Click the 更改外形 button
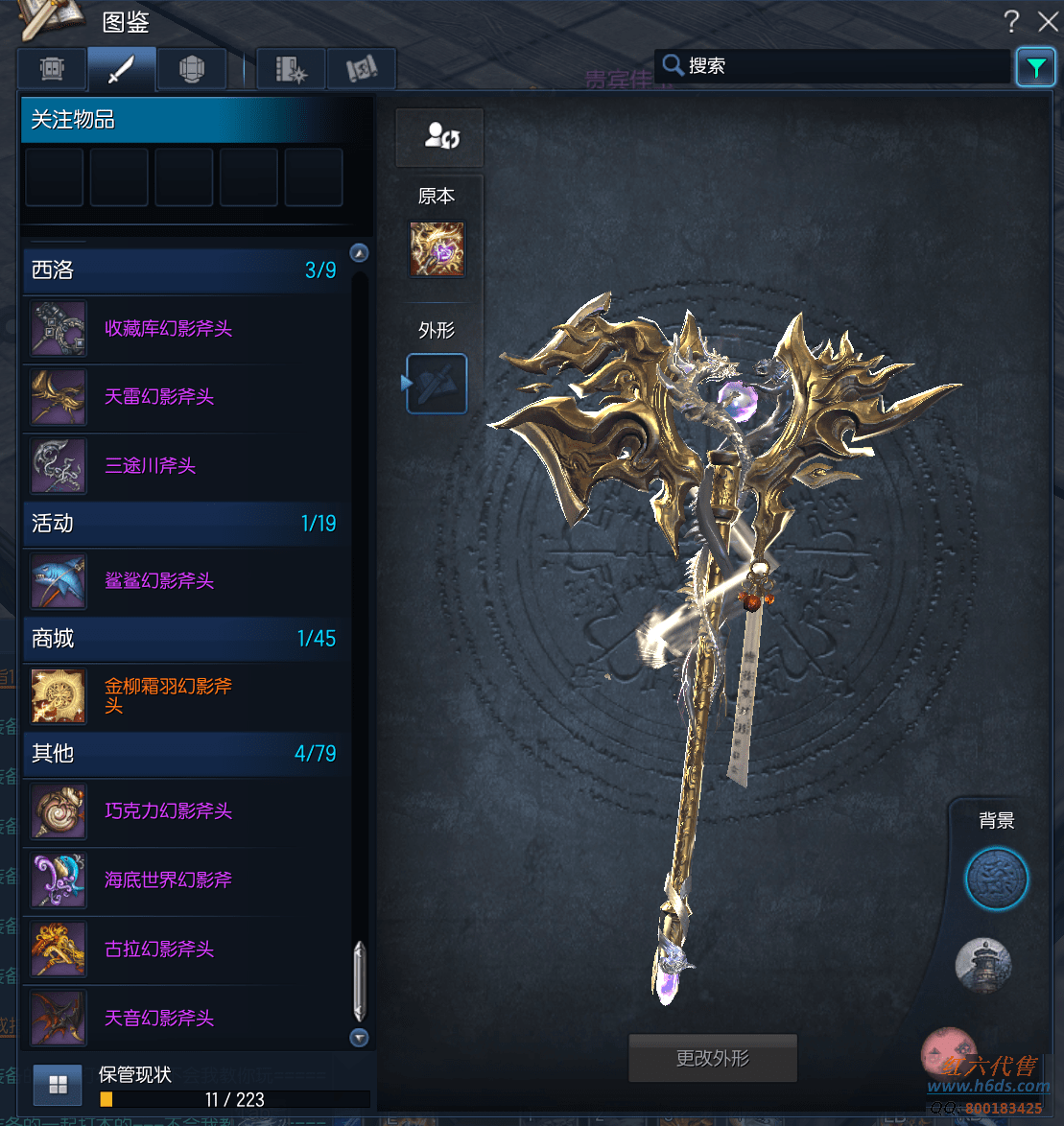Image resolution: width=1064 pixels, height=1126 pixels. (x=712, y=1059)
